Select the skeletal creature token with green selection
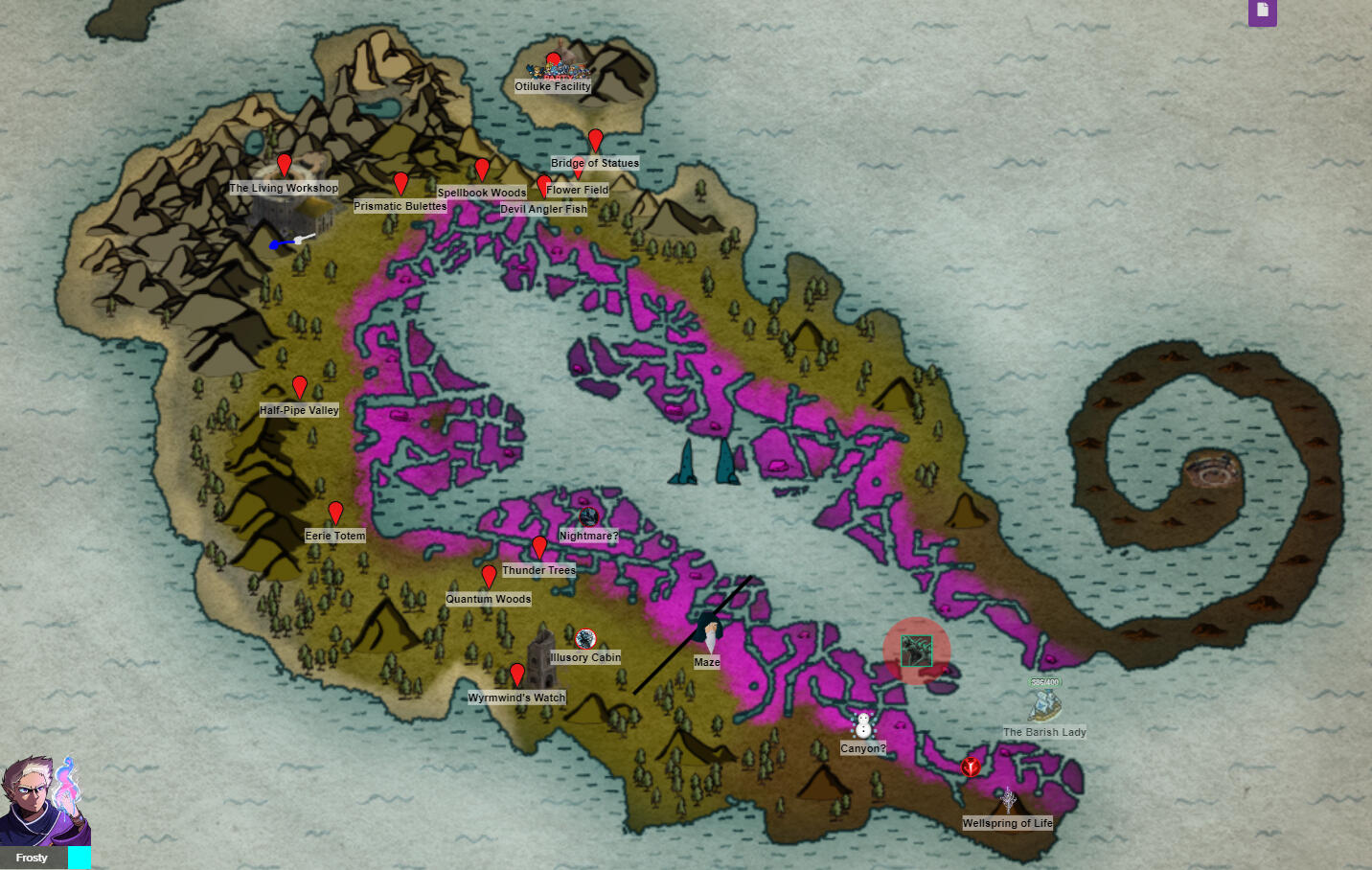The width and height of the screenshot is (1372, 870). (916, 651)
